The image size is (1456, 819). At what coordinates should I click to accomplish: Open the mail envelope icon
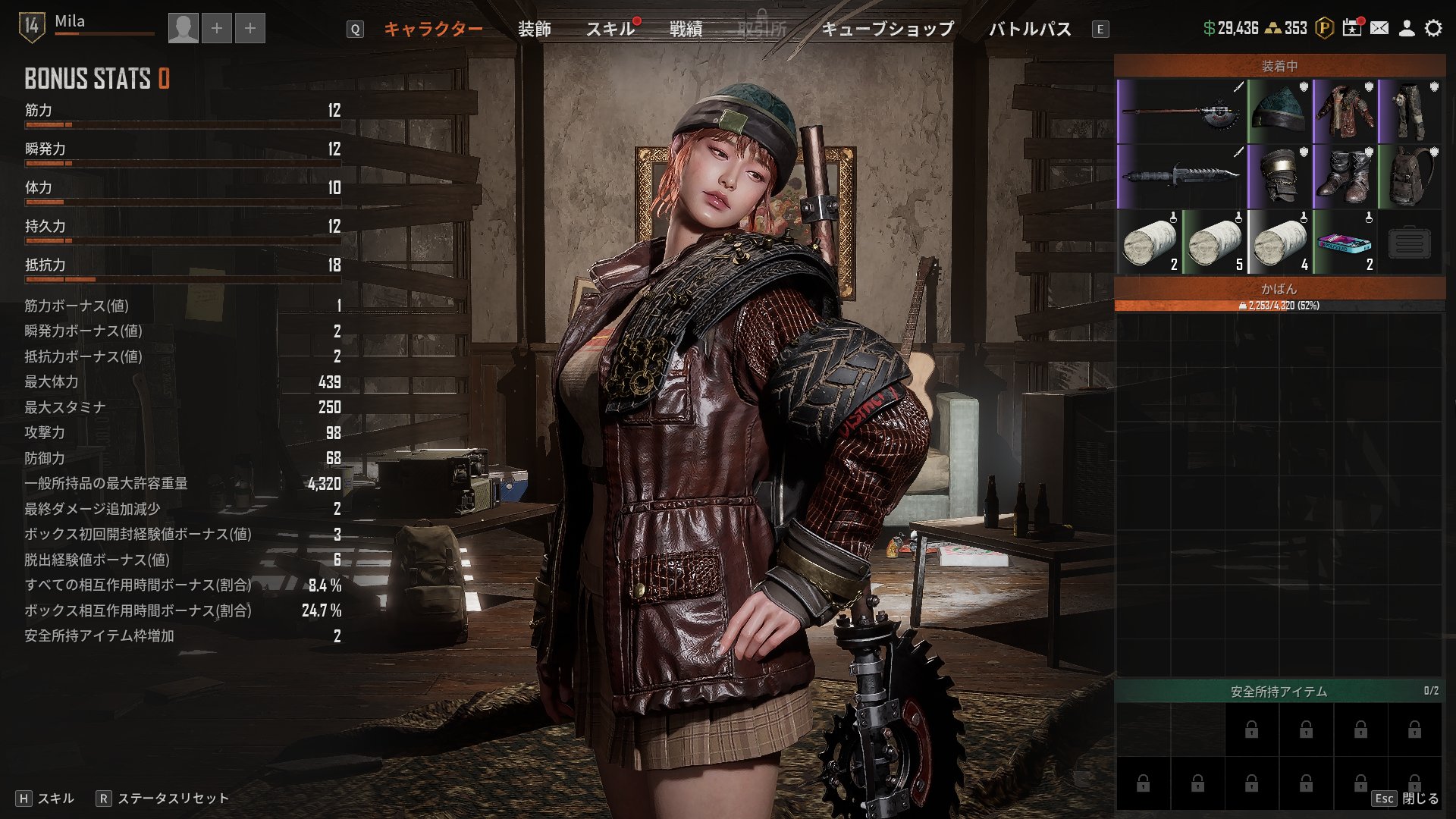coord(1379,28)
